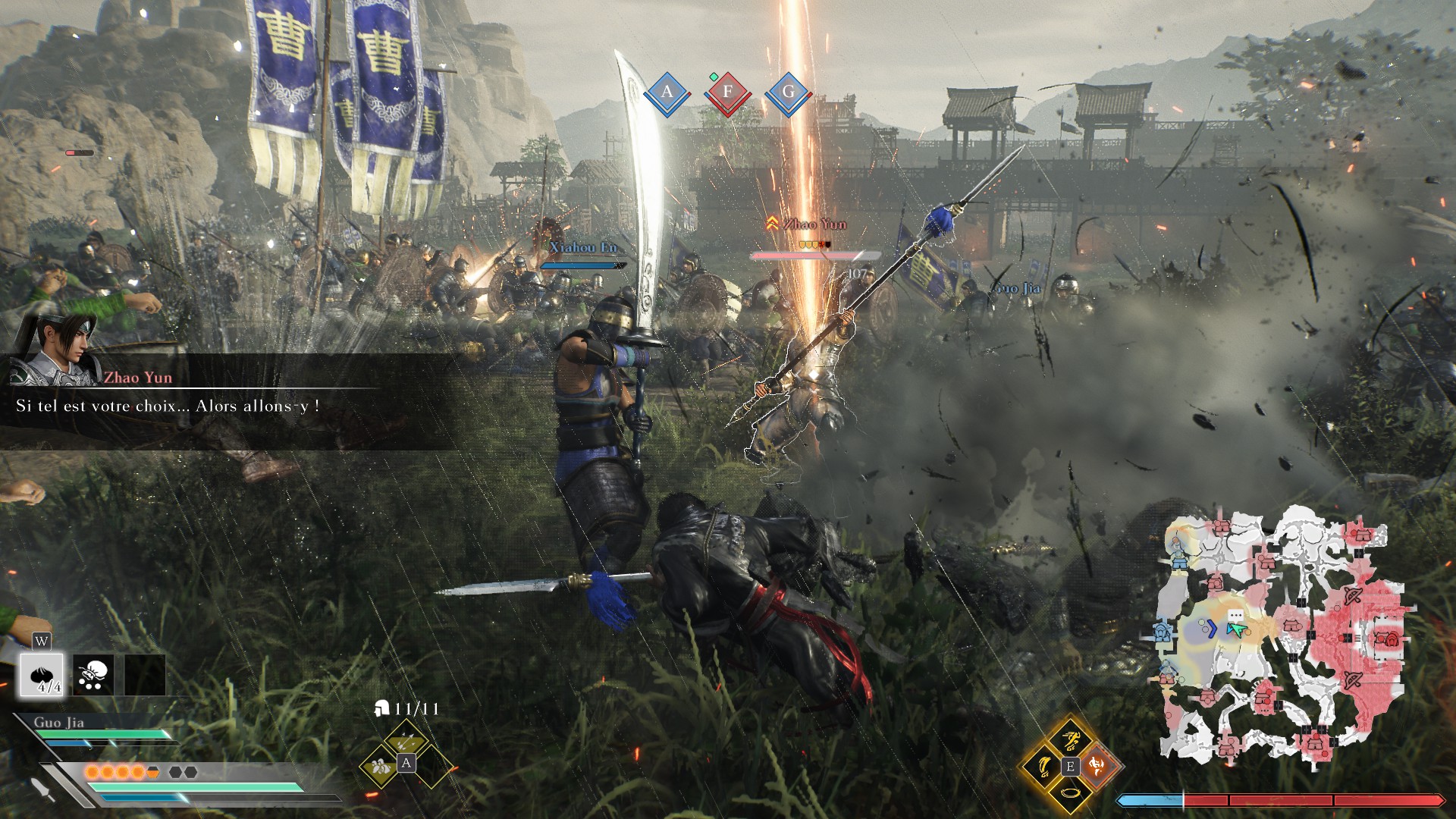The width and height of the screenshot is (1456, 819).
Task: Use the ring-shaped battle art
Action: 1070,793
